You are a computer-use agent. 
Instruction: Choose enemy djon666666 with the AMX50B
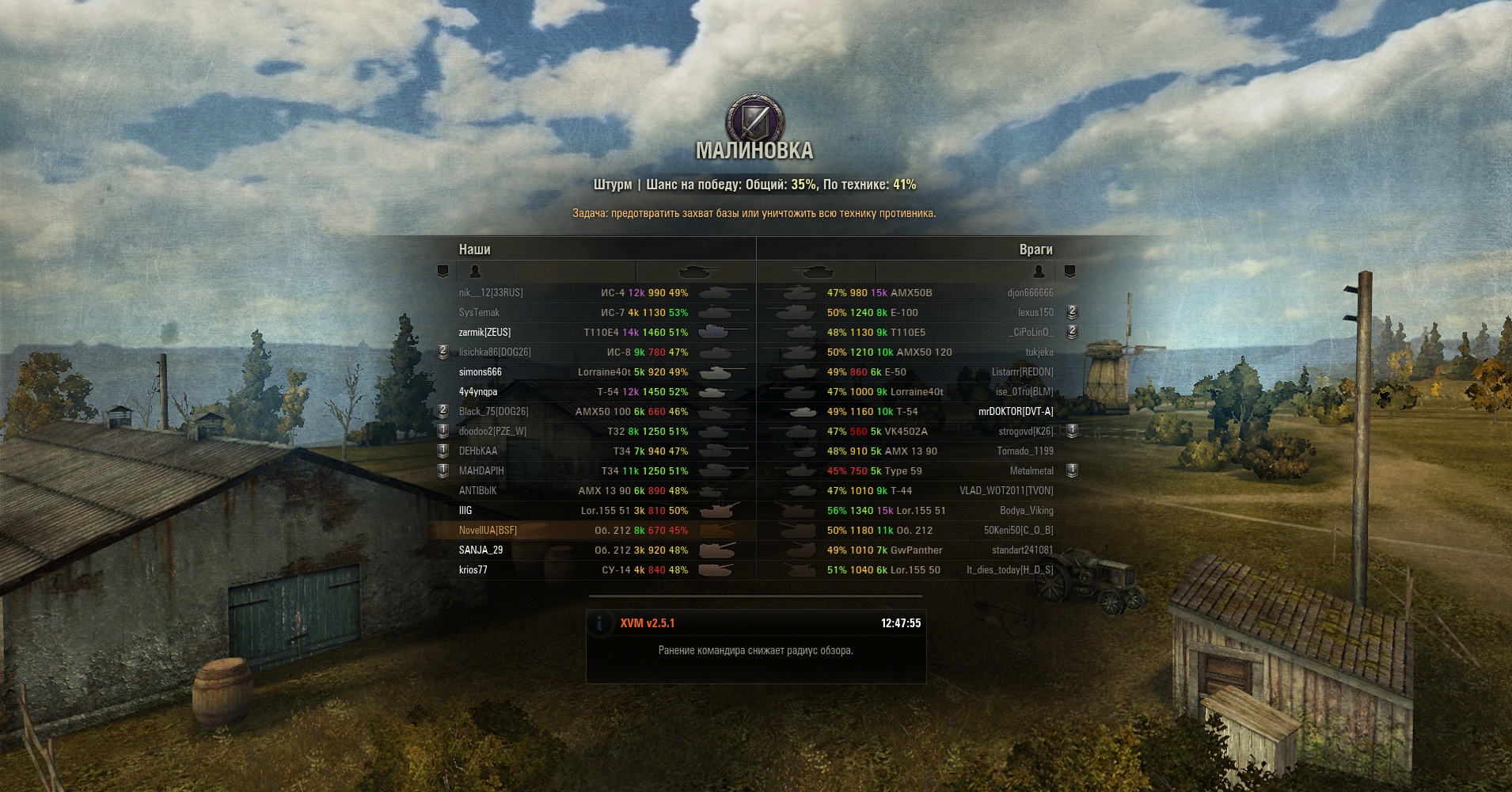tap(1030, 293)
